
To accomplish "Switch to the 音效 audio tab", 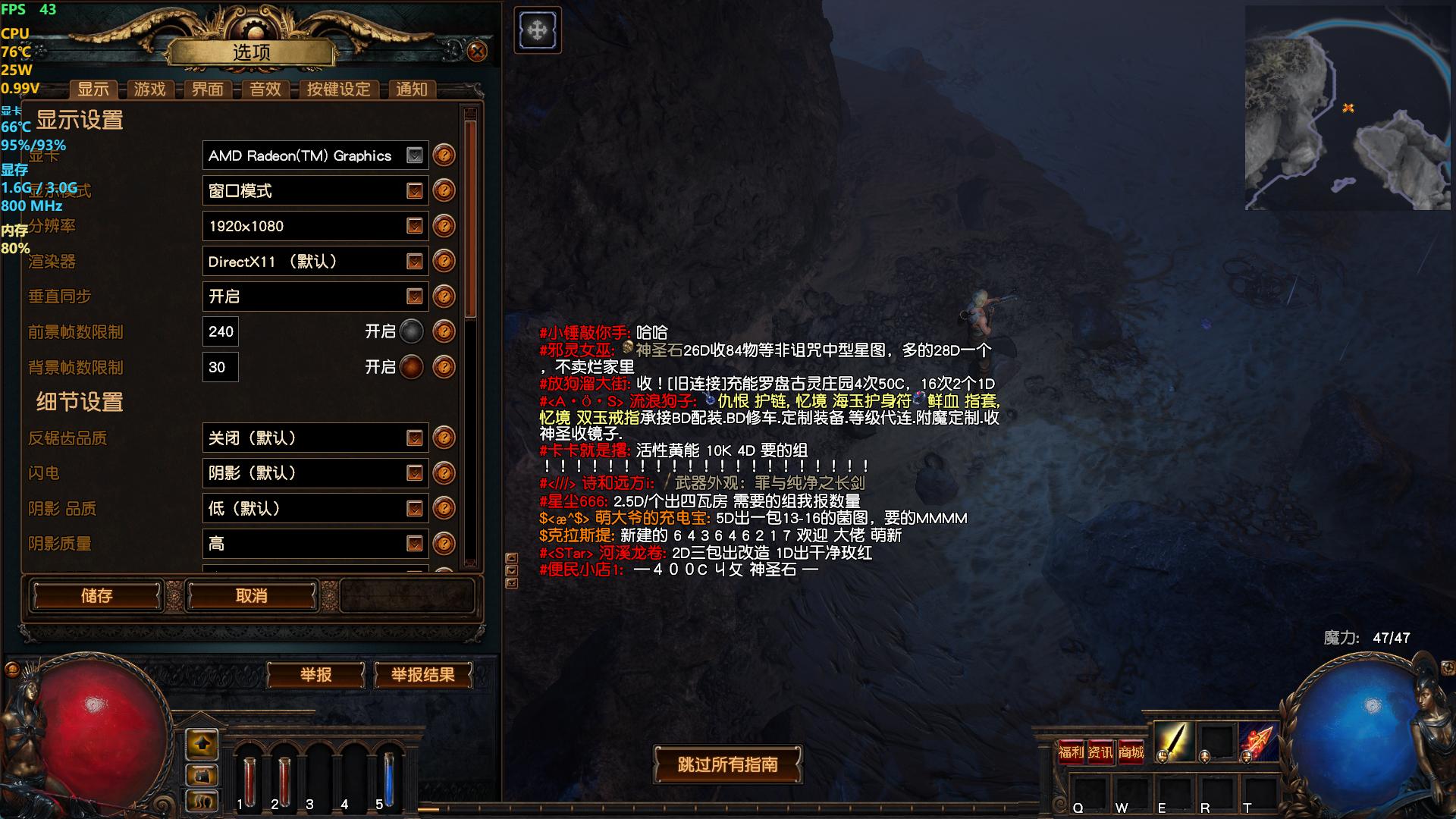I will pyautogui.click(x=265, y=89).
